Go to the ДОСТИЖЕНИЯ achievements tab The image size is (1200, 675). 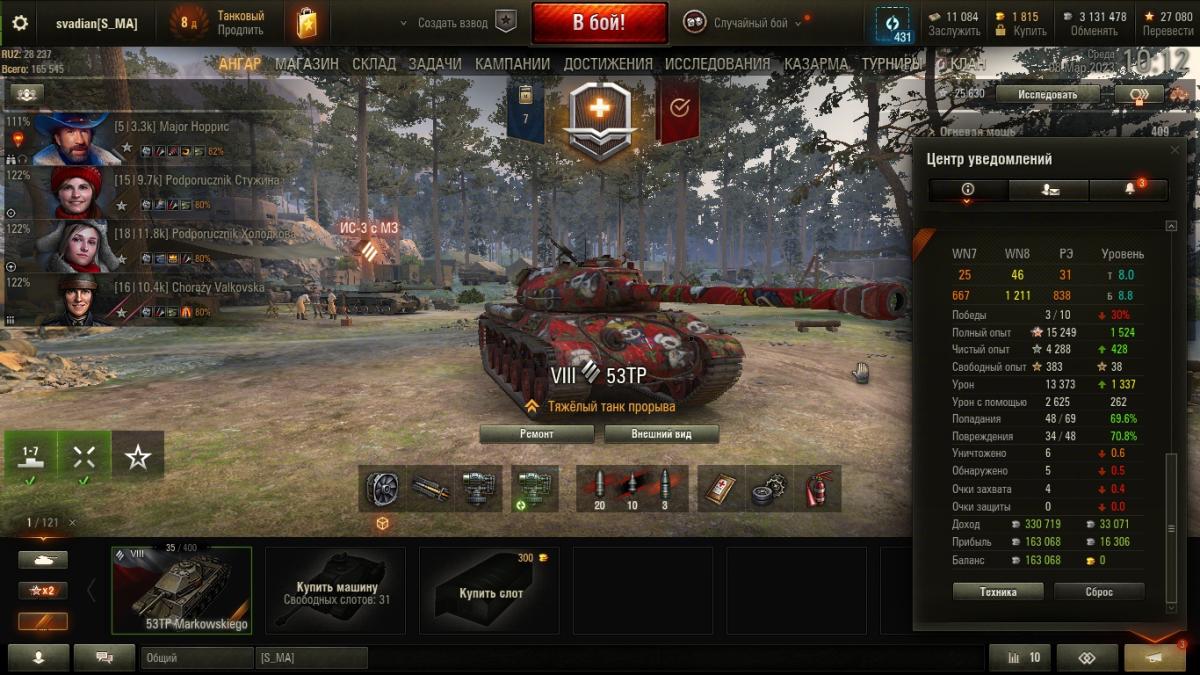tap(608, 64)
